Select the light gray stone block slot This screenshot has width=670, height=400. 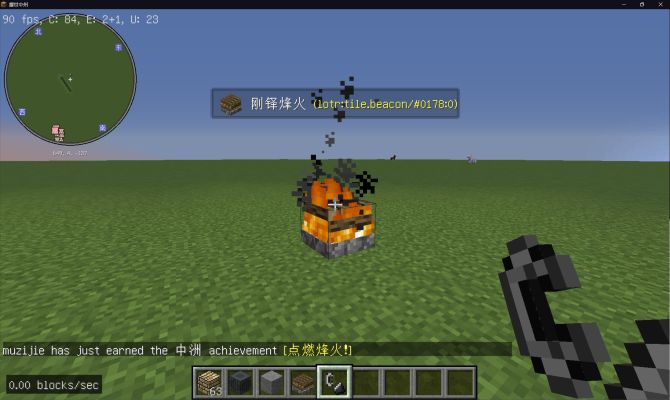click(x=270, y=381)
